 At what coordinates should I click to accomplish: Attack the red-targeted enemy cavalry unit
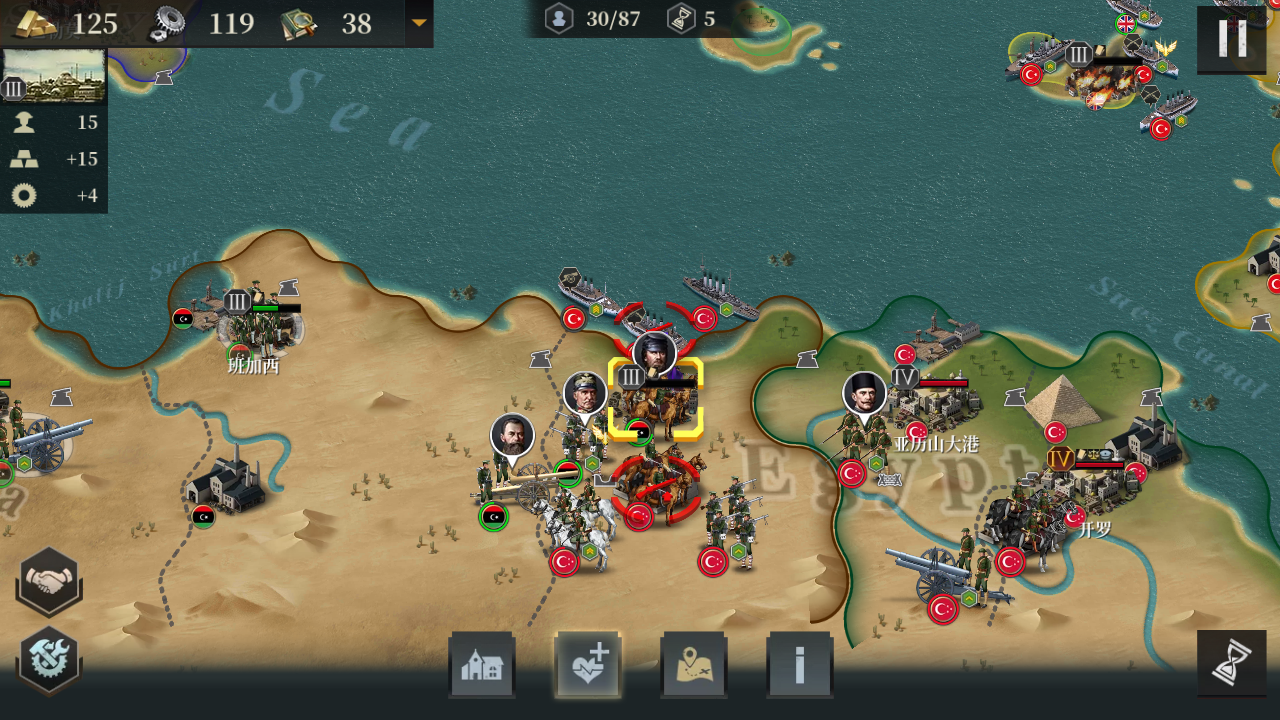point(657,488)
